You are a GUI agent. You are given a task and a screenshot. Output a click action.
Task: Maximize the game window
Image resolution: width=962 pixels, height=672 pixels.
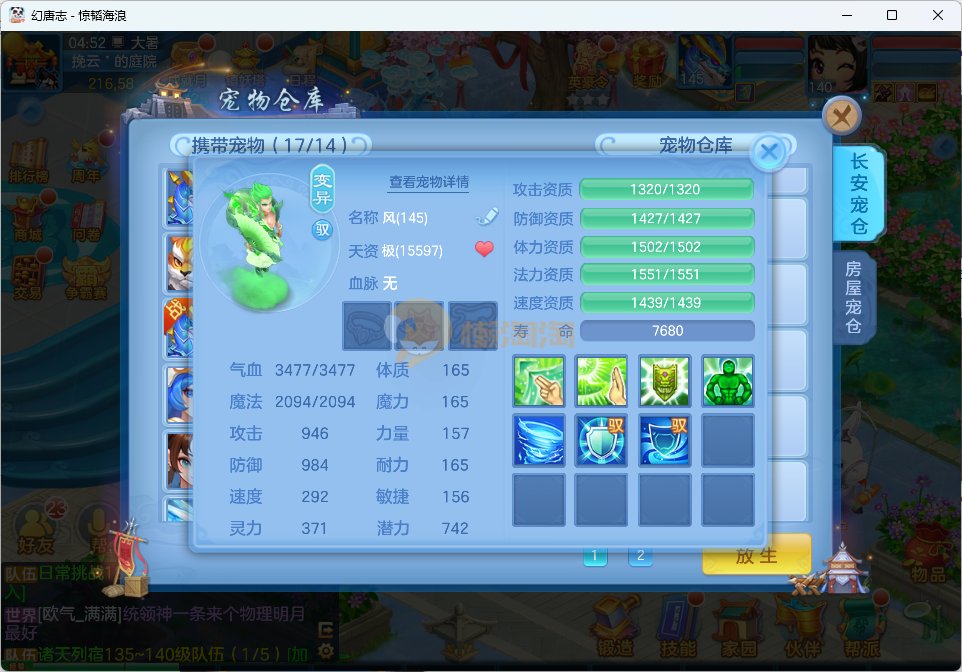892,15
